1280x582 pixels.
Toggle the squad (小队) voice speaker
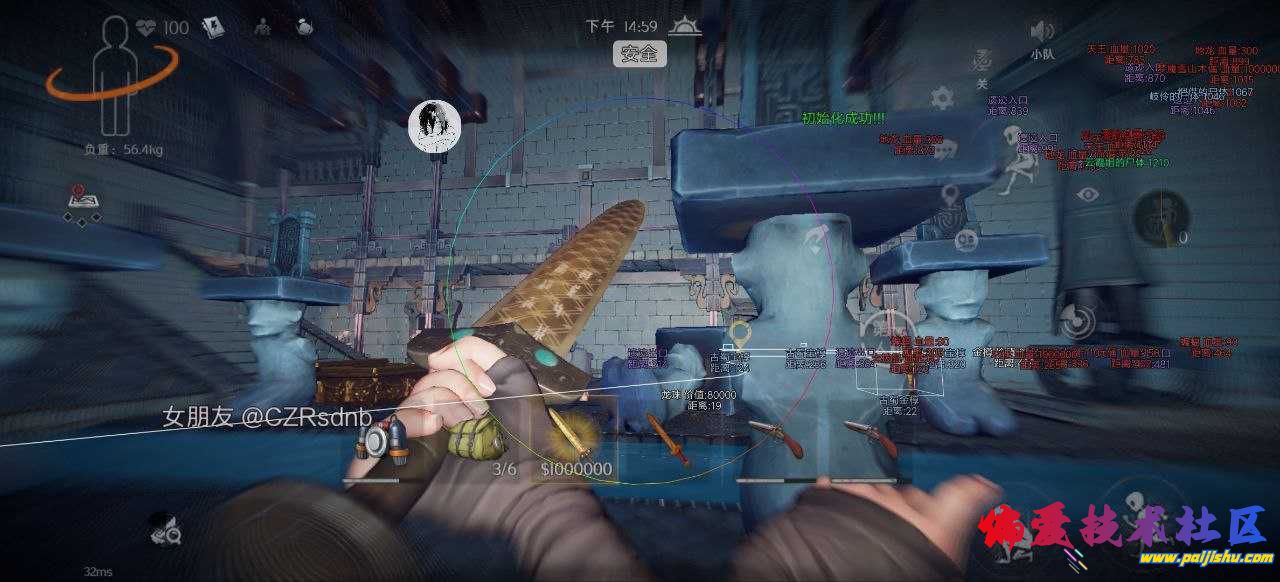[x=1042, y=31]
